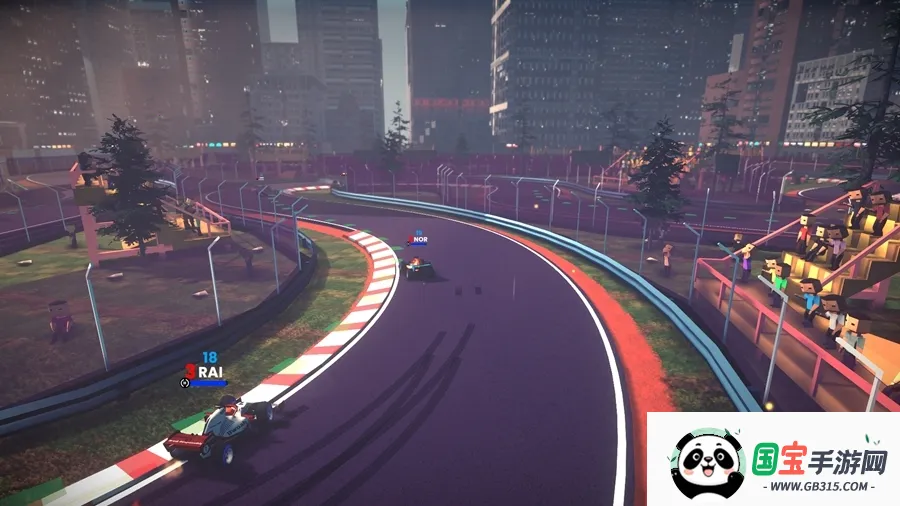Click the panda logo watermark
The height and width of the screenshot is (506, 900).
708,463
